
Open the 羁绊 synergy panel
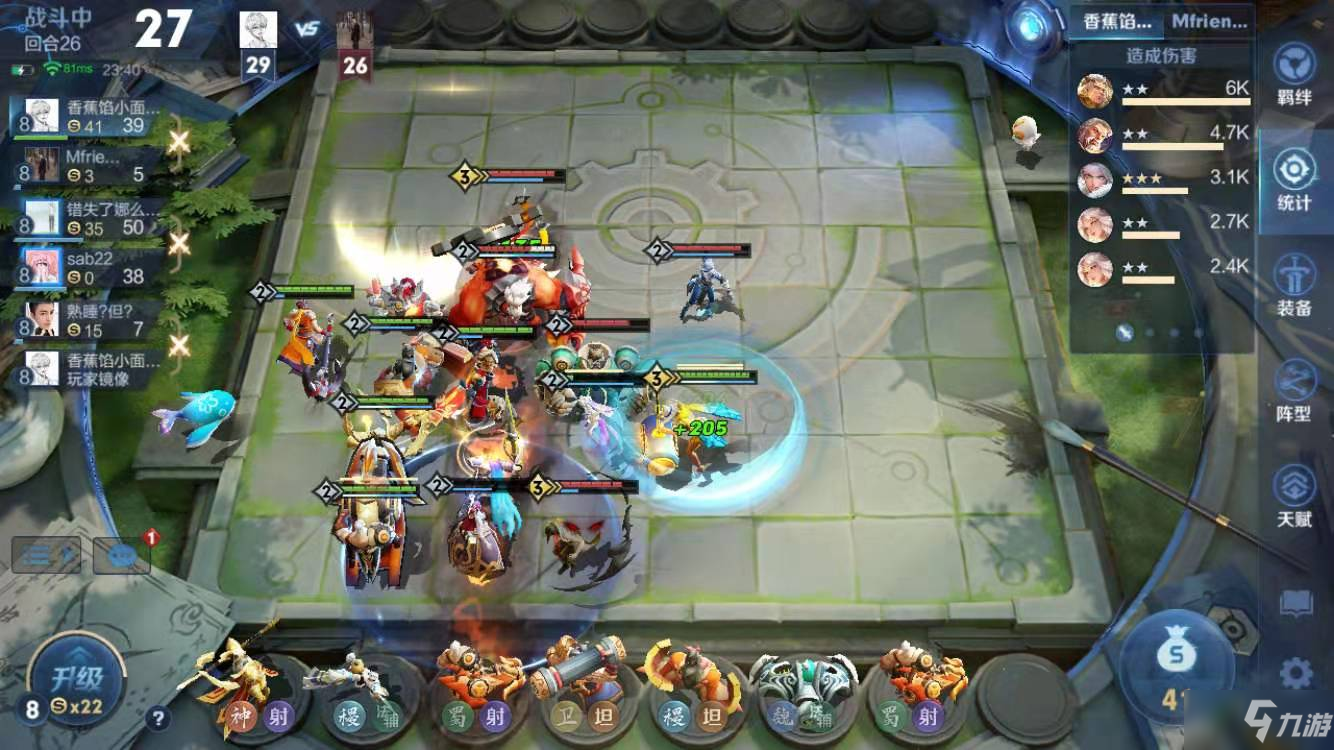[x=1294, y=74]
